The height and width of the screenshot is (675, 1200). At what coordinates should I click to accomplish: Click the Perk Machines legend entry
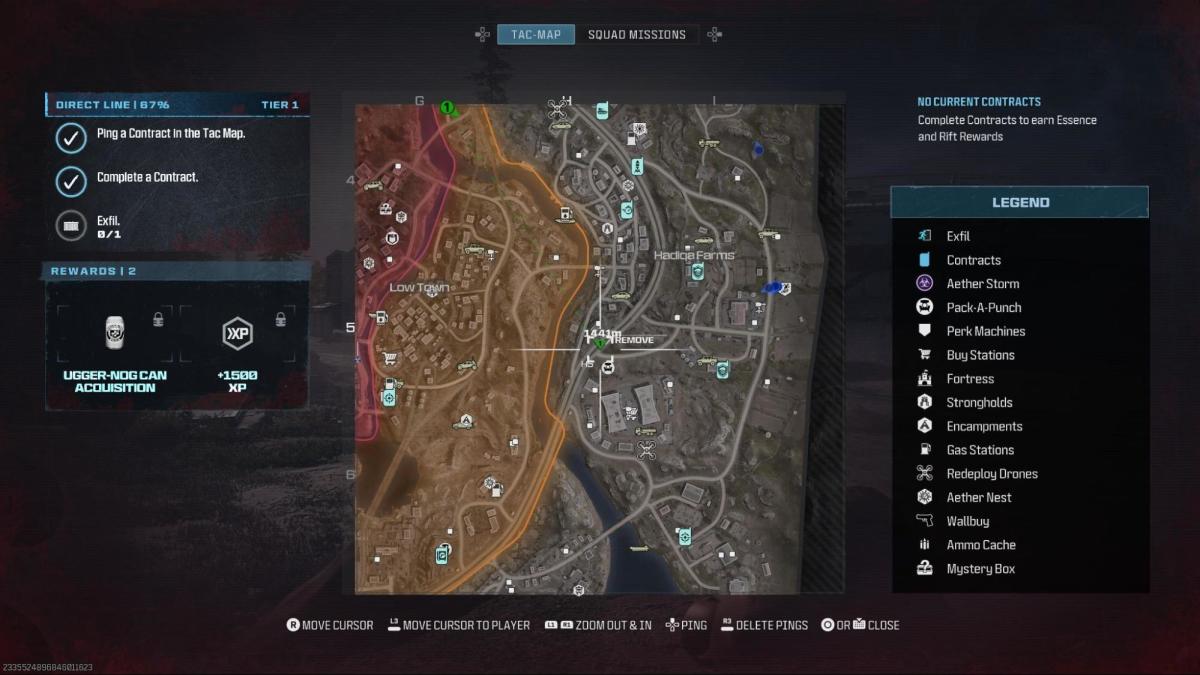point(985,331)
